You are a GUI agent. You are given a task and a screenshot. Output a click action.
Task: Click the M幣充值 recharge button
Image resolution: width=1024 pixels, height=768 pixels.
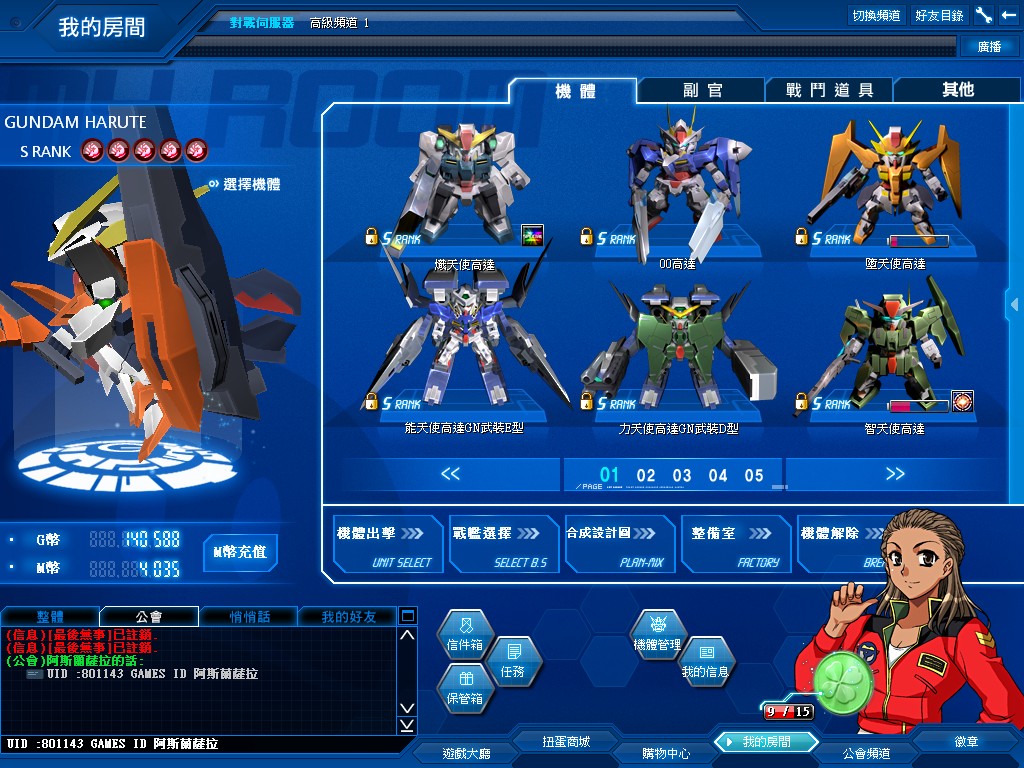[240, 552]
